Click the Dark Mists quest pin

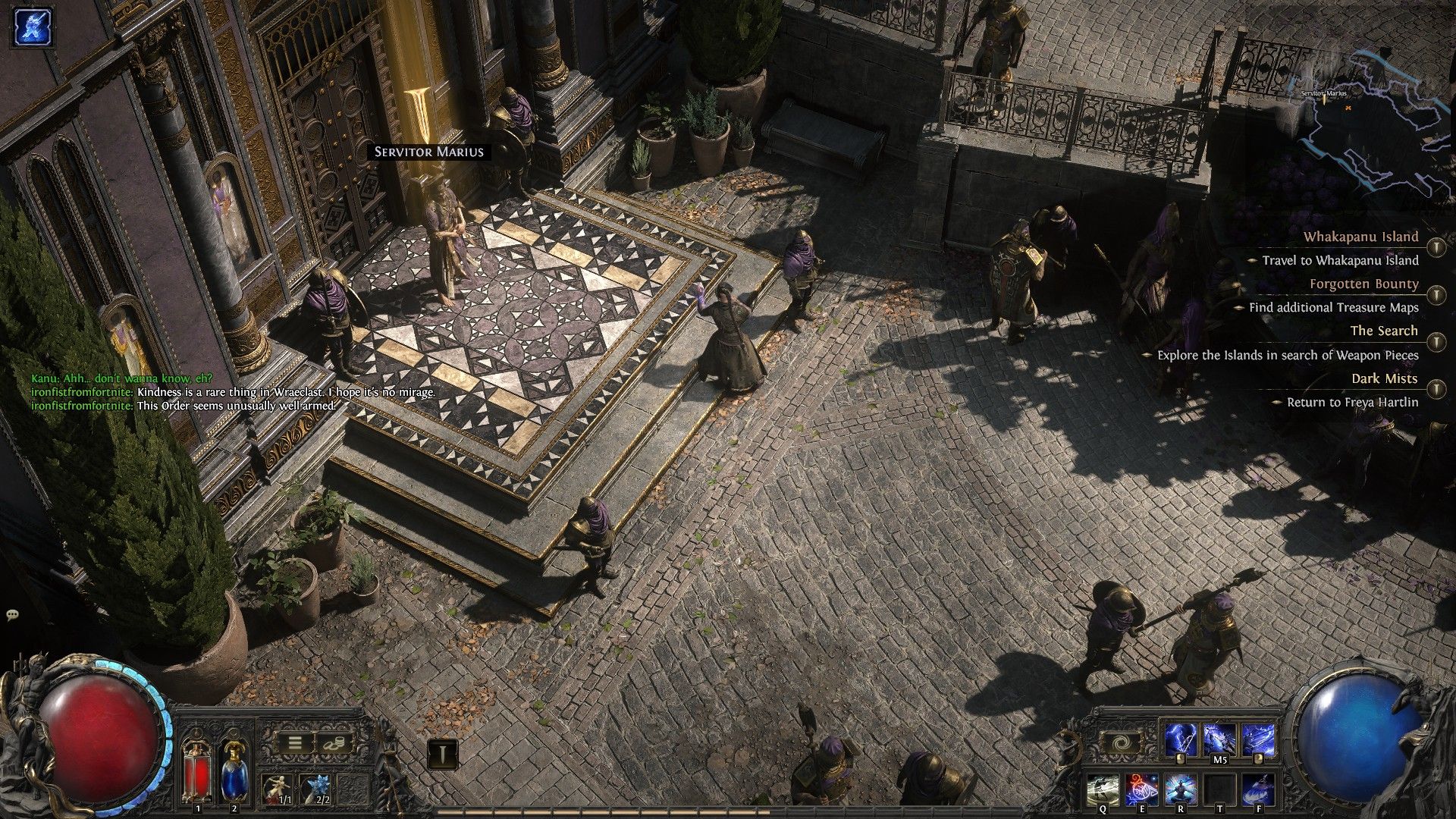tap(1436, 388)
